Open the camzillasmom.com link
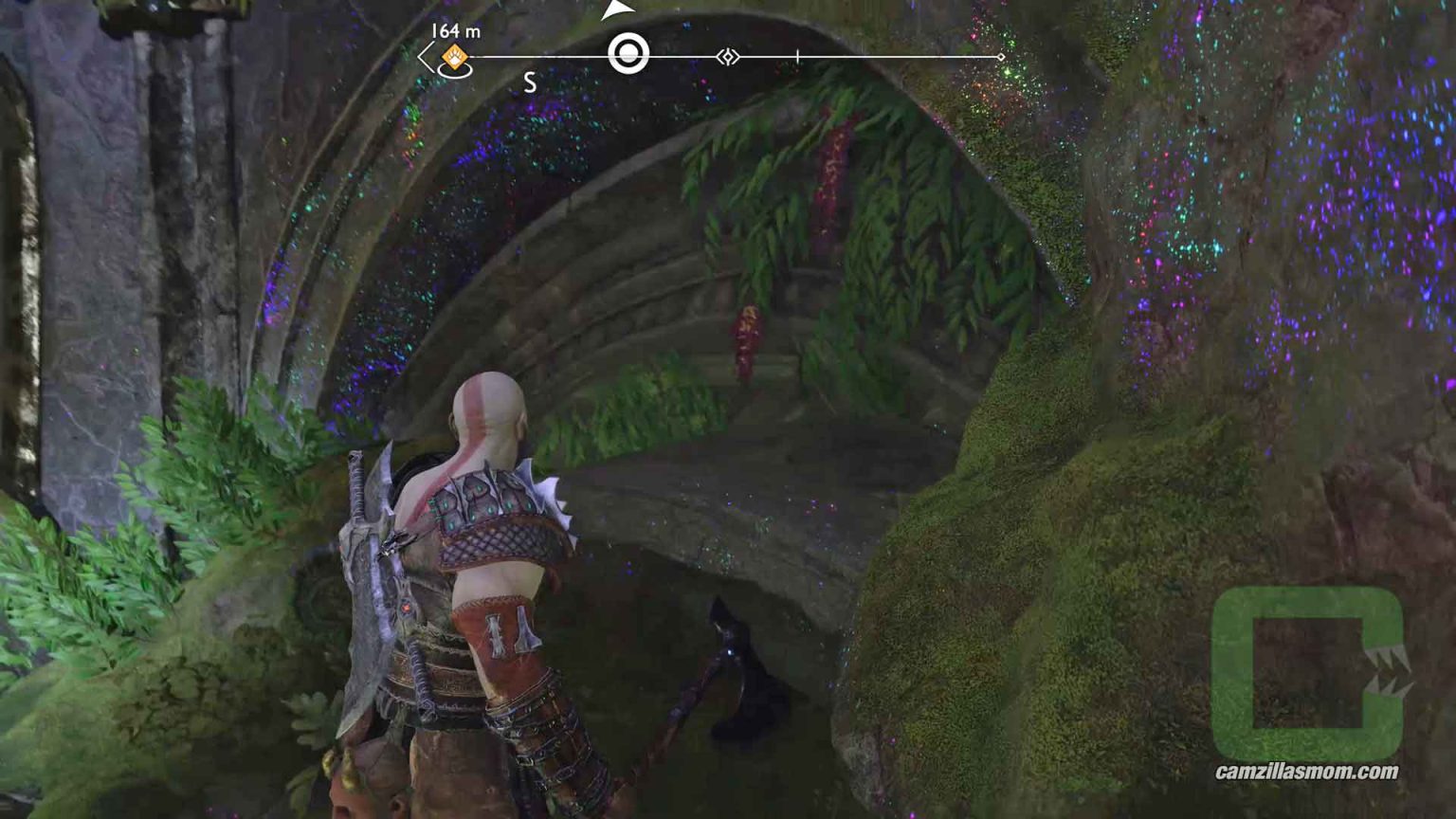 pyautogui.click(x=1306, y=772)
